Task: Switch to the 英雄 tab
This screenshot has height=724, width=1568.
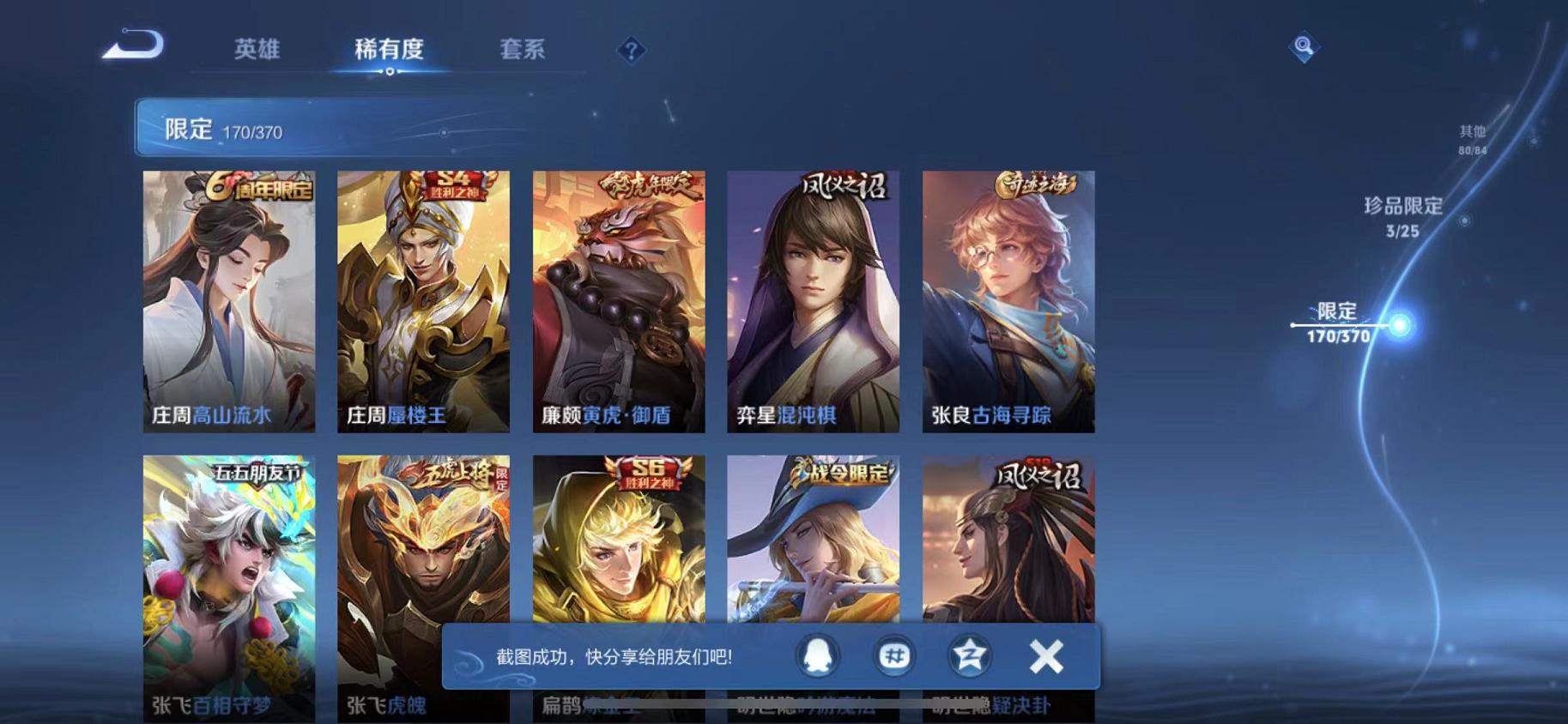Action: pyautogui.click(x=257, y=50)
